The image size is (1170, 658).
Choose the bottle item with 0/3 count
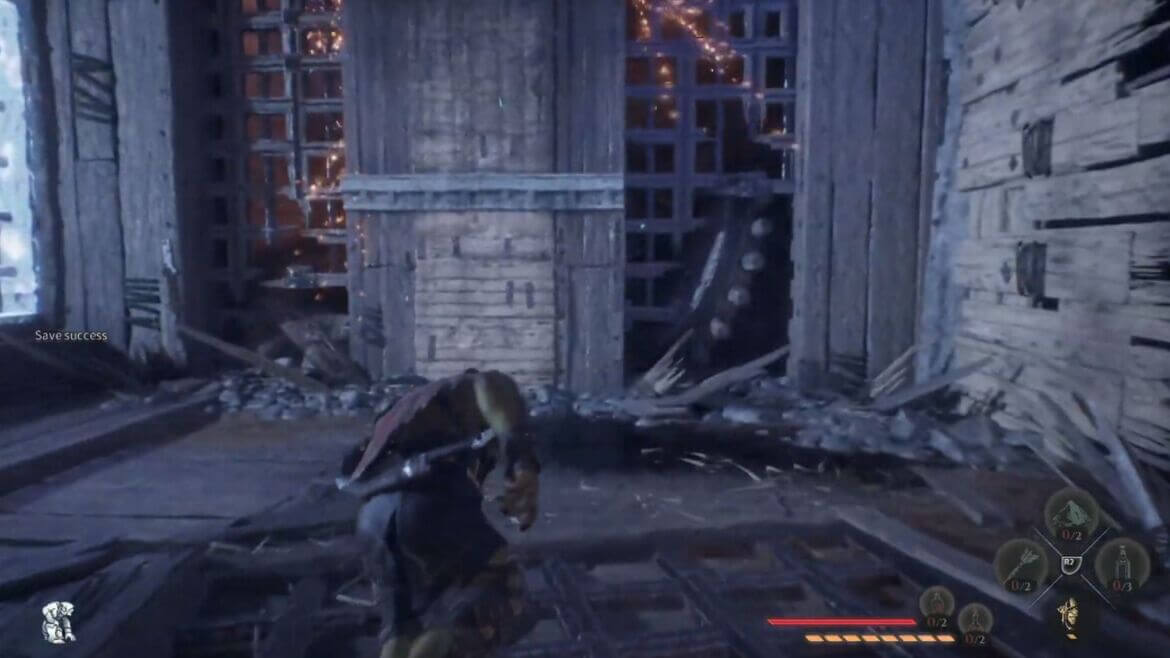[x=1121, y=565]
